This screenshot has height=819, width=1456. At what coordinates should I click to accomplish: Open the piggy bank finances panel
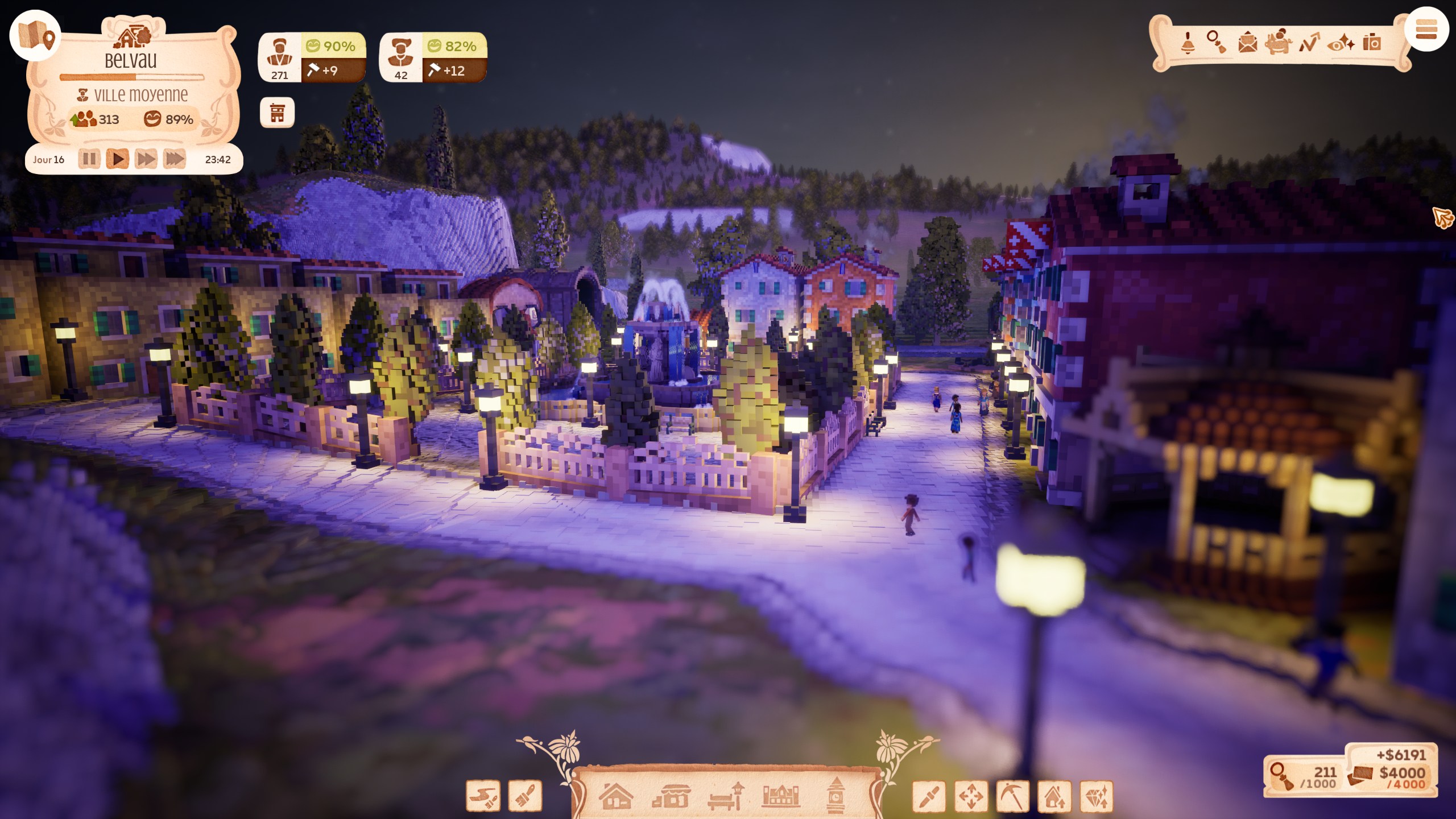pyautogui.click(x=1278, y=43)
